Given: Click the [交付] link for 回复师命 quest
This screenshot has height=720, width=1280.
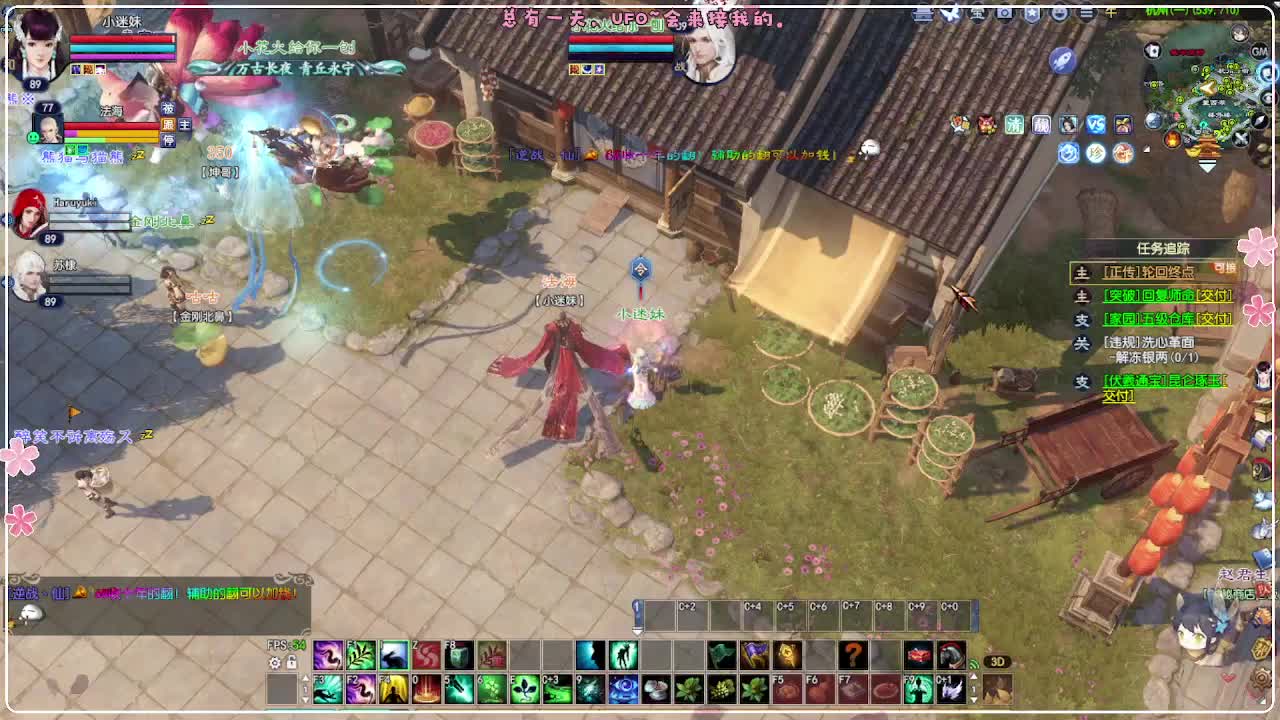Looking at the screenshot, I should coord(1214,297).
